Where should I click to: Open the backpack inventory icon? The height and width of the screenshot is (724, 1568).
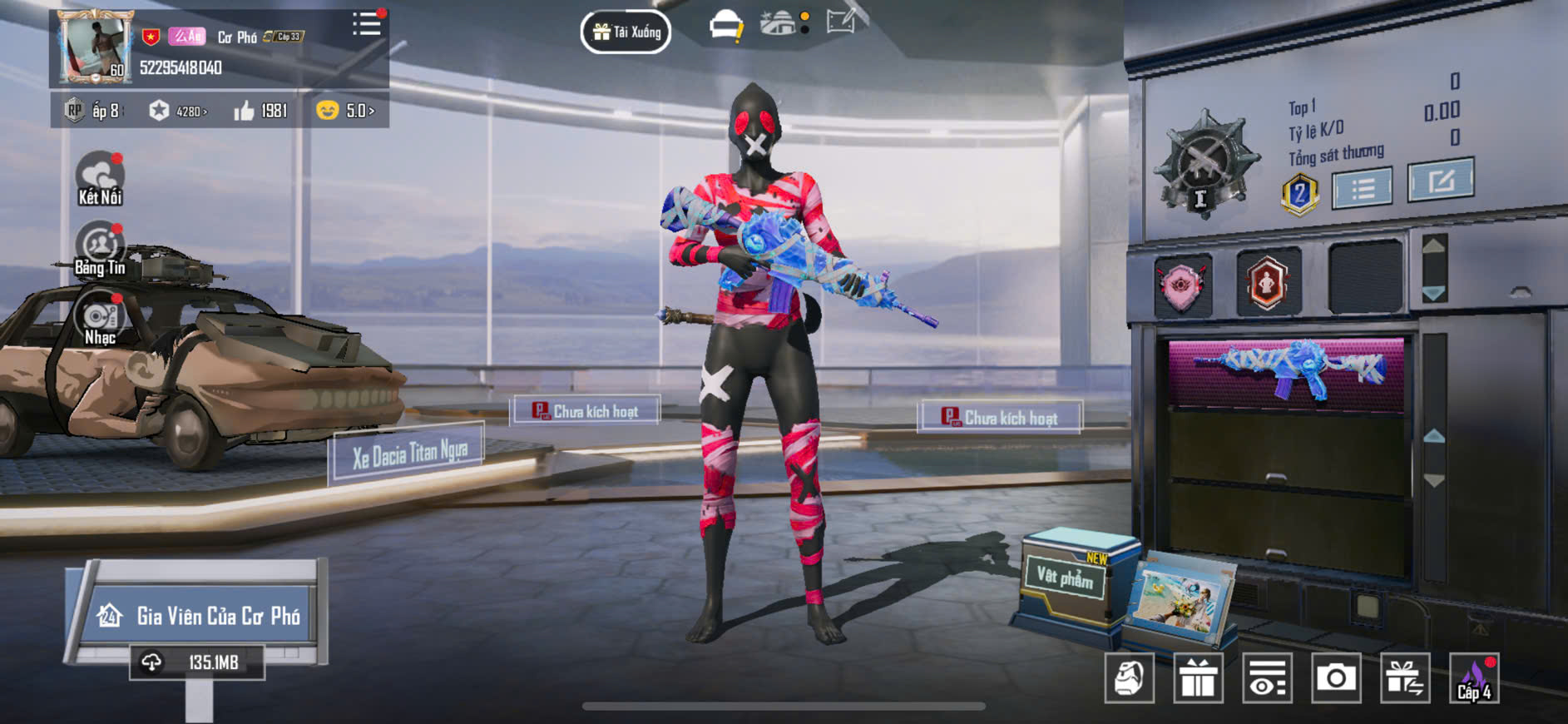(1129, 678)
